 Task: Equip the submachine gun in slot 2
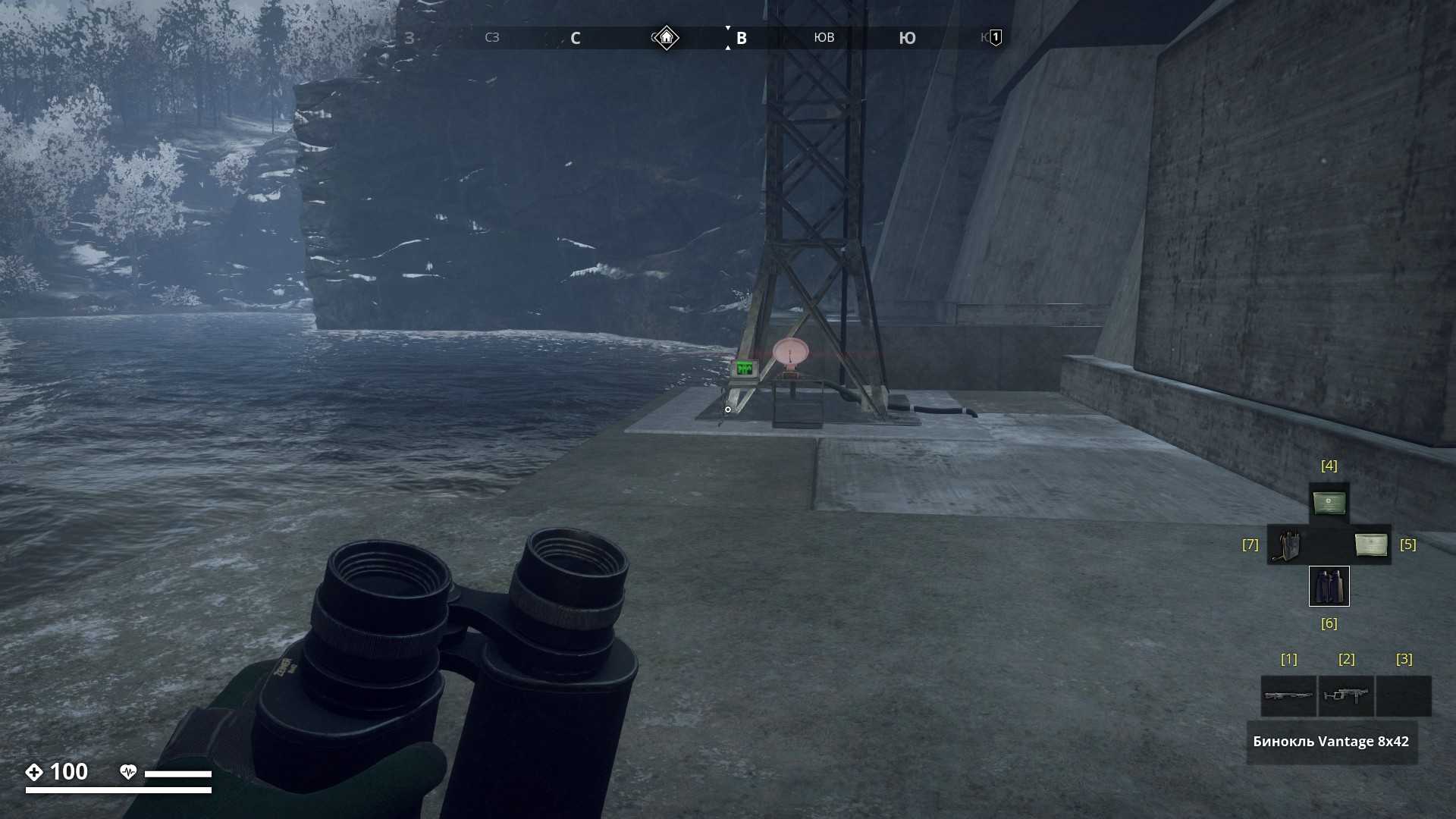click(1346, 695)
